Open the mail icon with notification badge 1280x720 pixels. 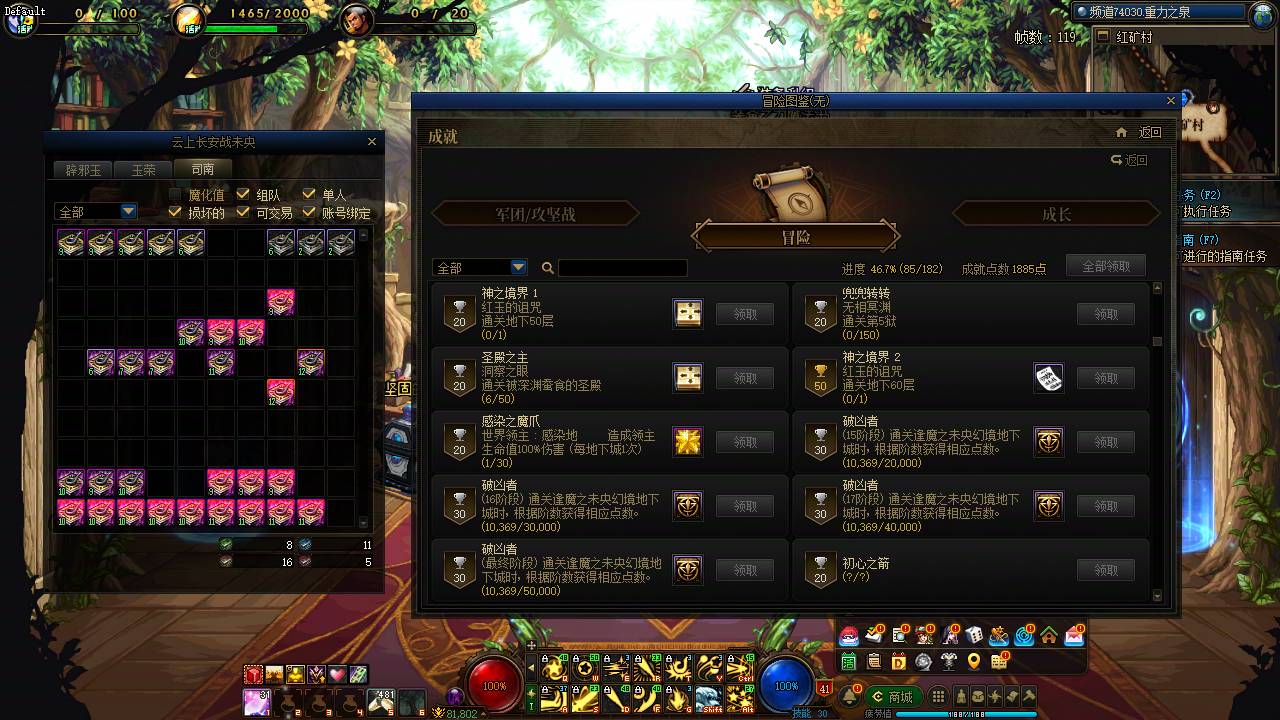pos(1072,636)
